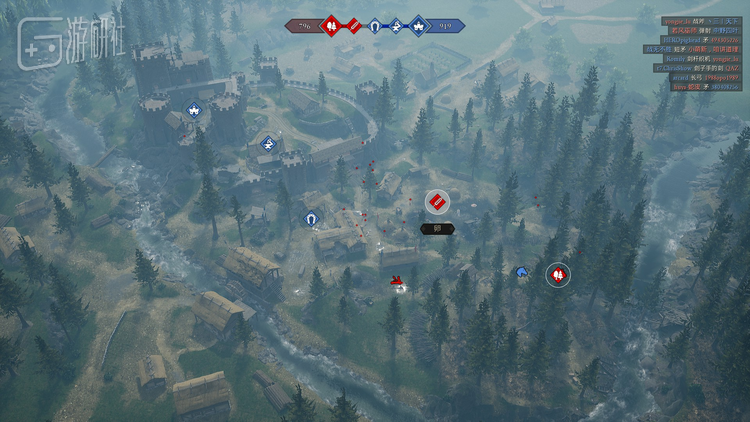This screenshot has height=422, width=750.
Task: Select the red unit marker south of the village
Action: click(396, 281)
